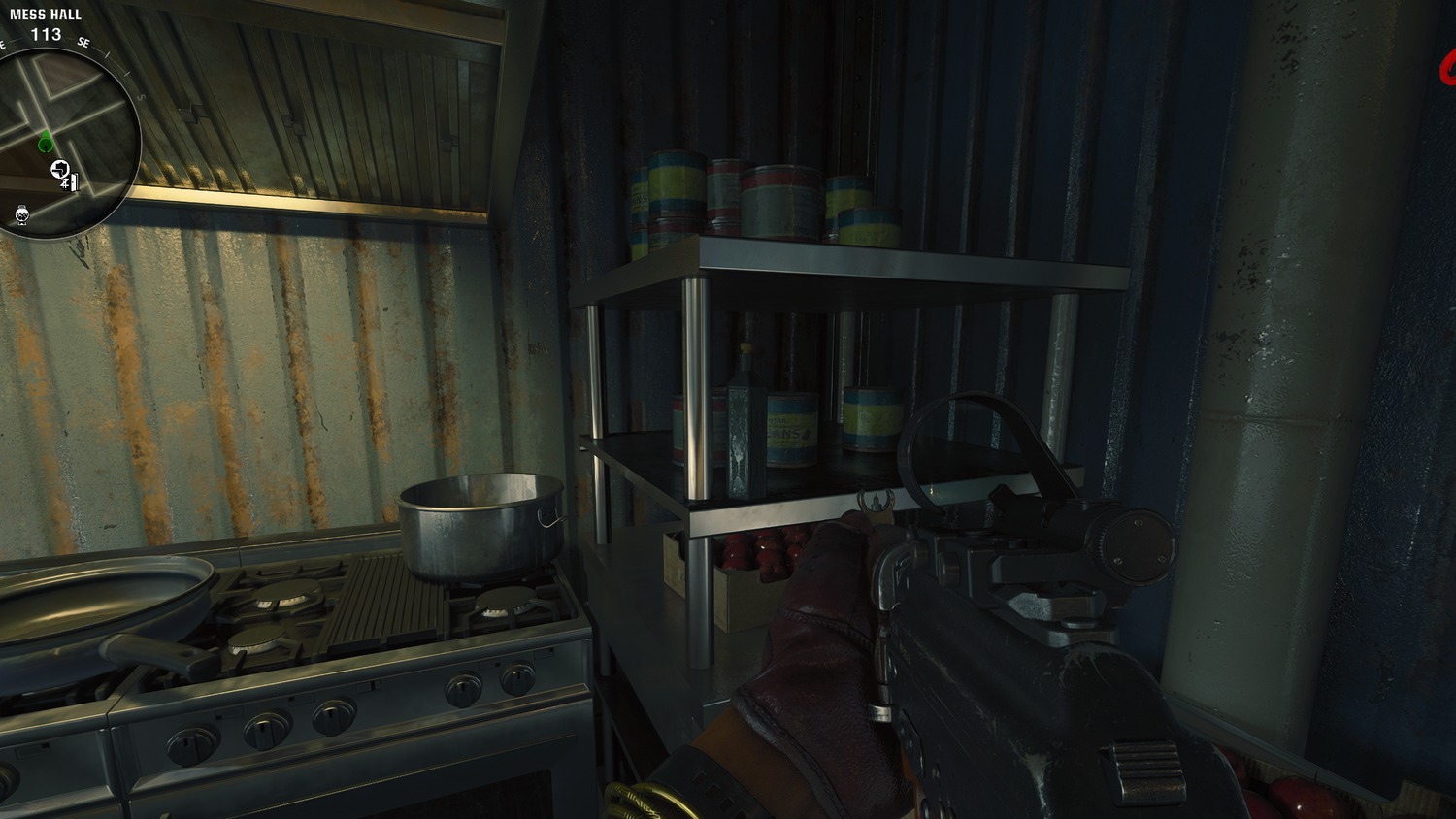Select the green player arrow on minimap
The image size is (1456, 819).
(x=45, y=144)
